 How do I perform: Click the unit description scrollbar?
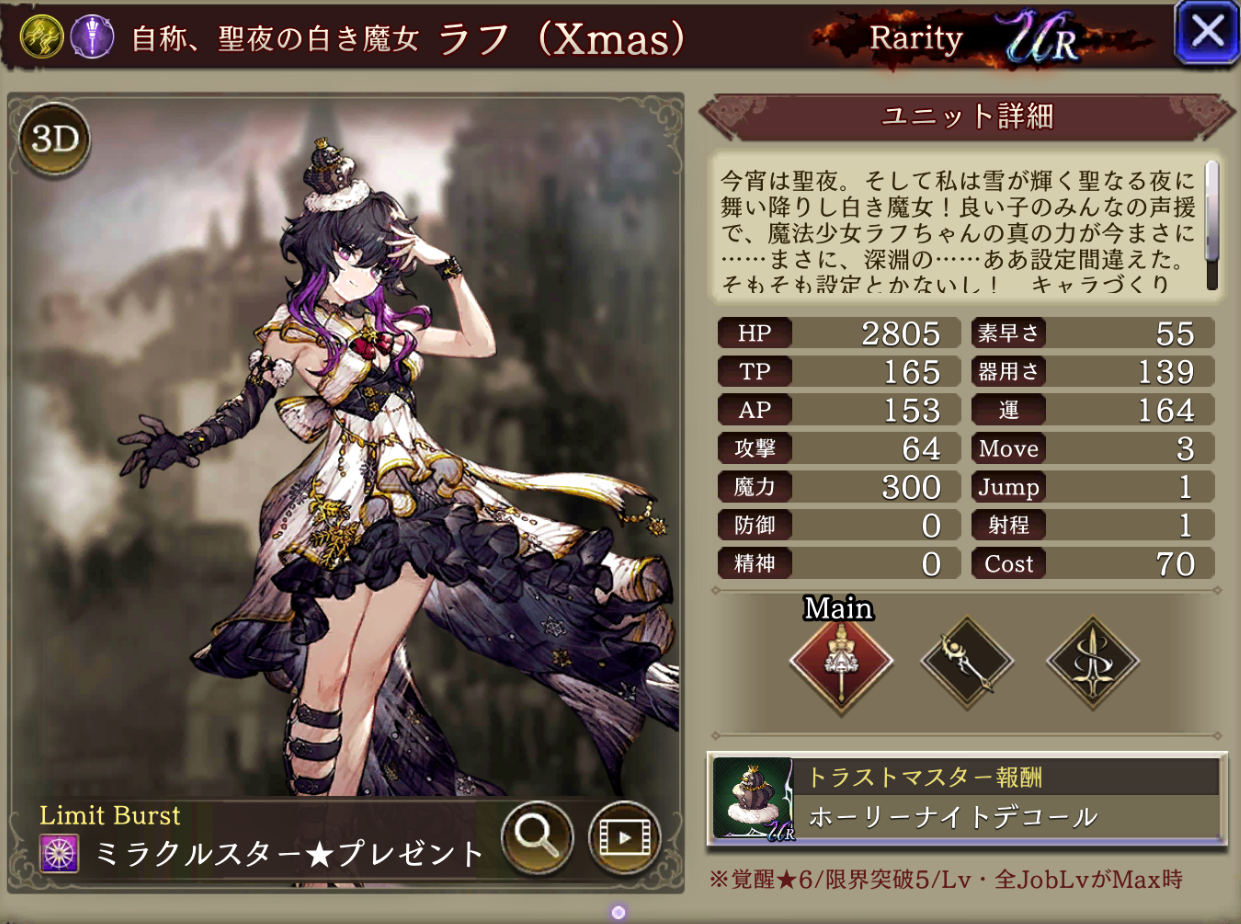tap(1212, 225)
